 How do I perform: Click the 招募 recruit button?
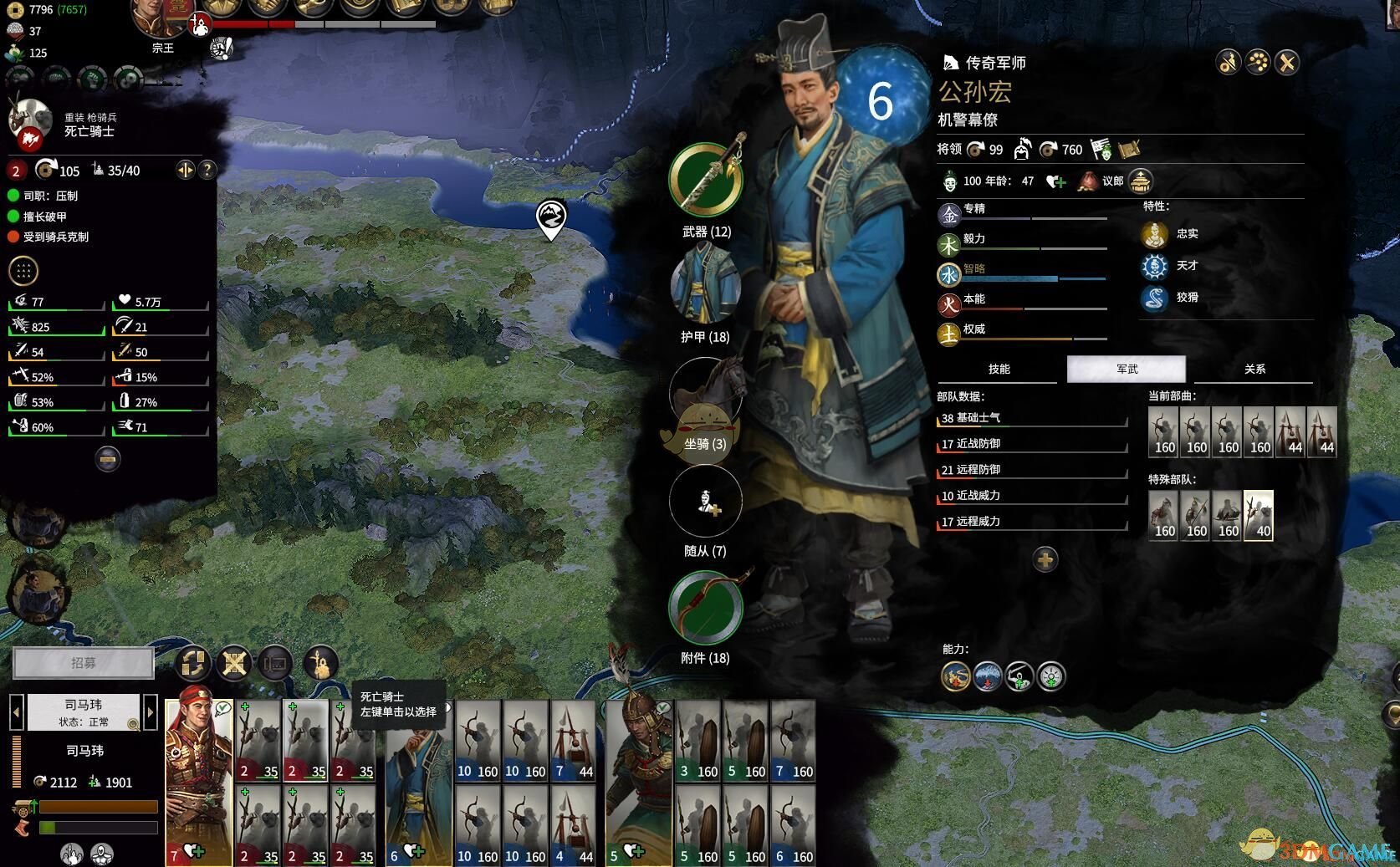tap(84, 663)
